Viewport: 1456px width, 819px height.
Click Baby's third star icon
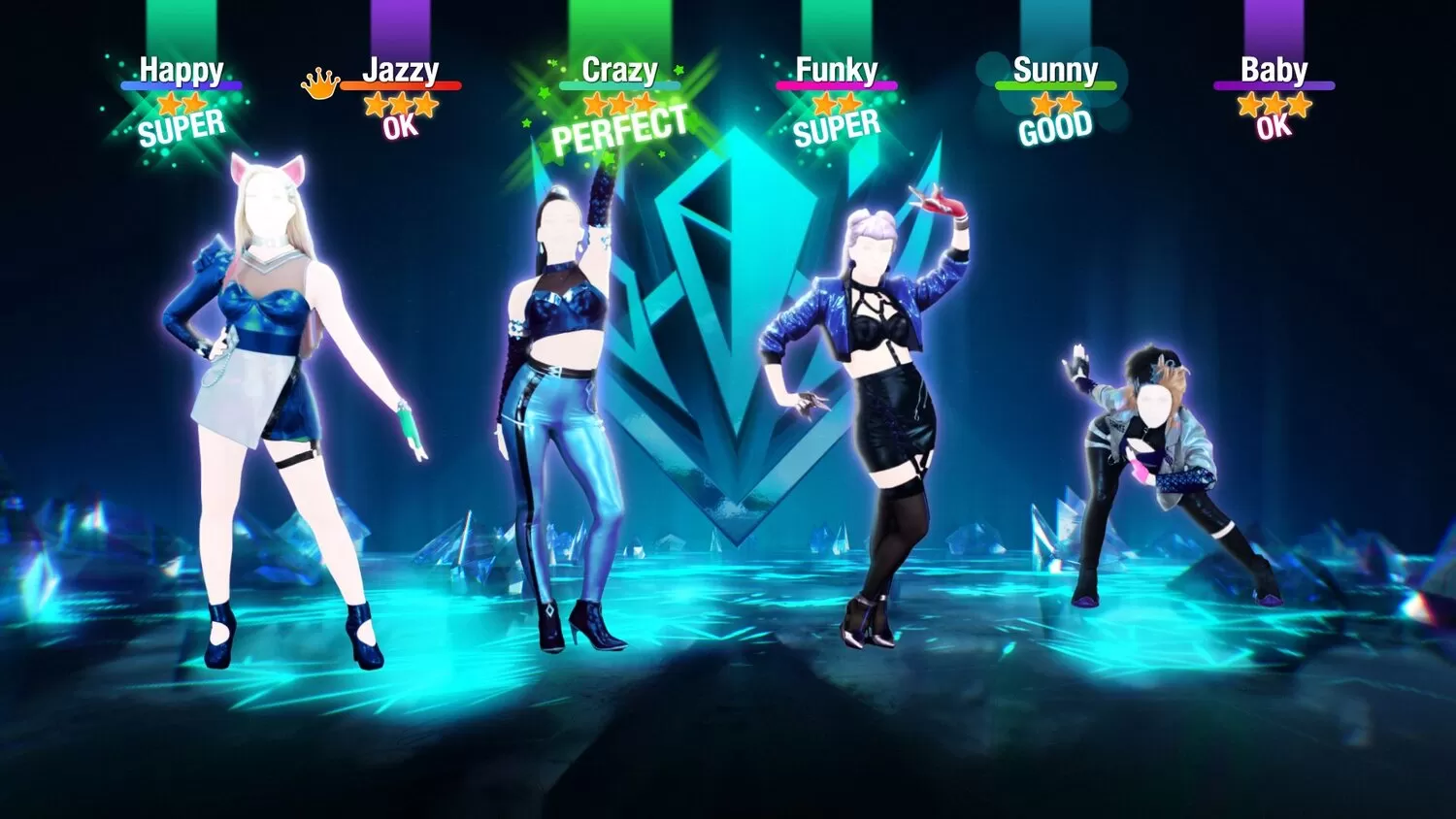[1298, 102]
